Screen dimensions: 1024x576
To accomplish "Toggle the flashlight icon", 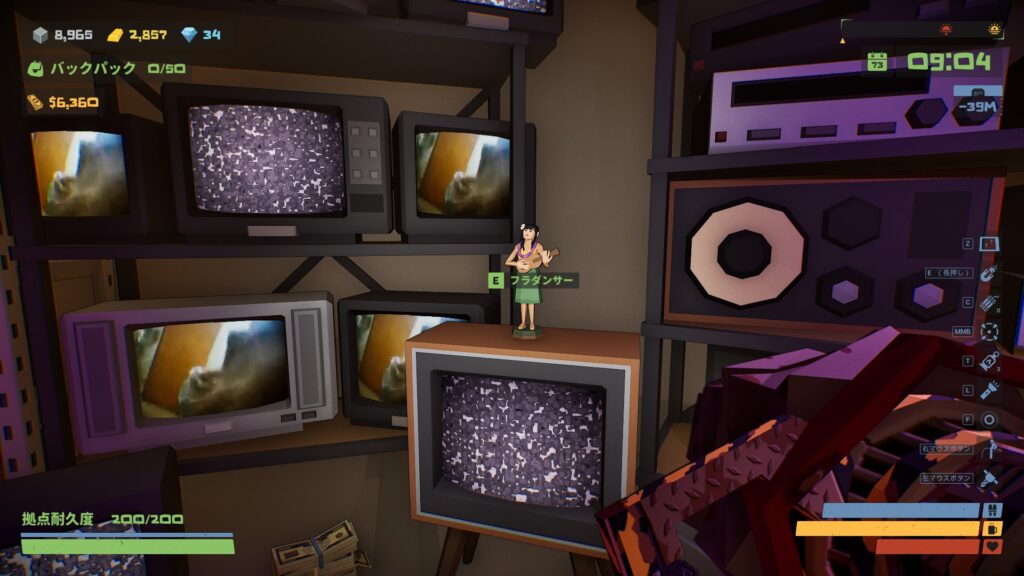I will 990,390.
